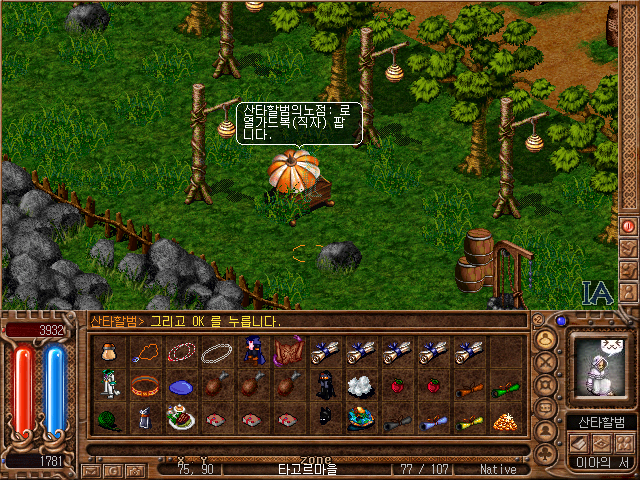Click the red power button on sidebar

click(x=629, y=226)
